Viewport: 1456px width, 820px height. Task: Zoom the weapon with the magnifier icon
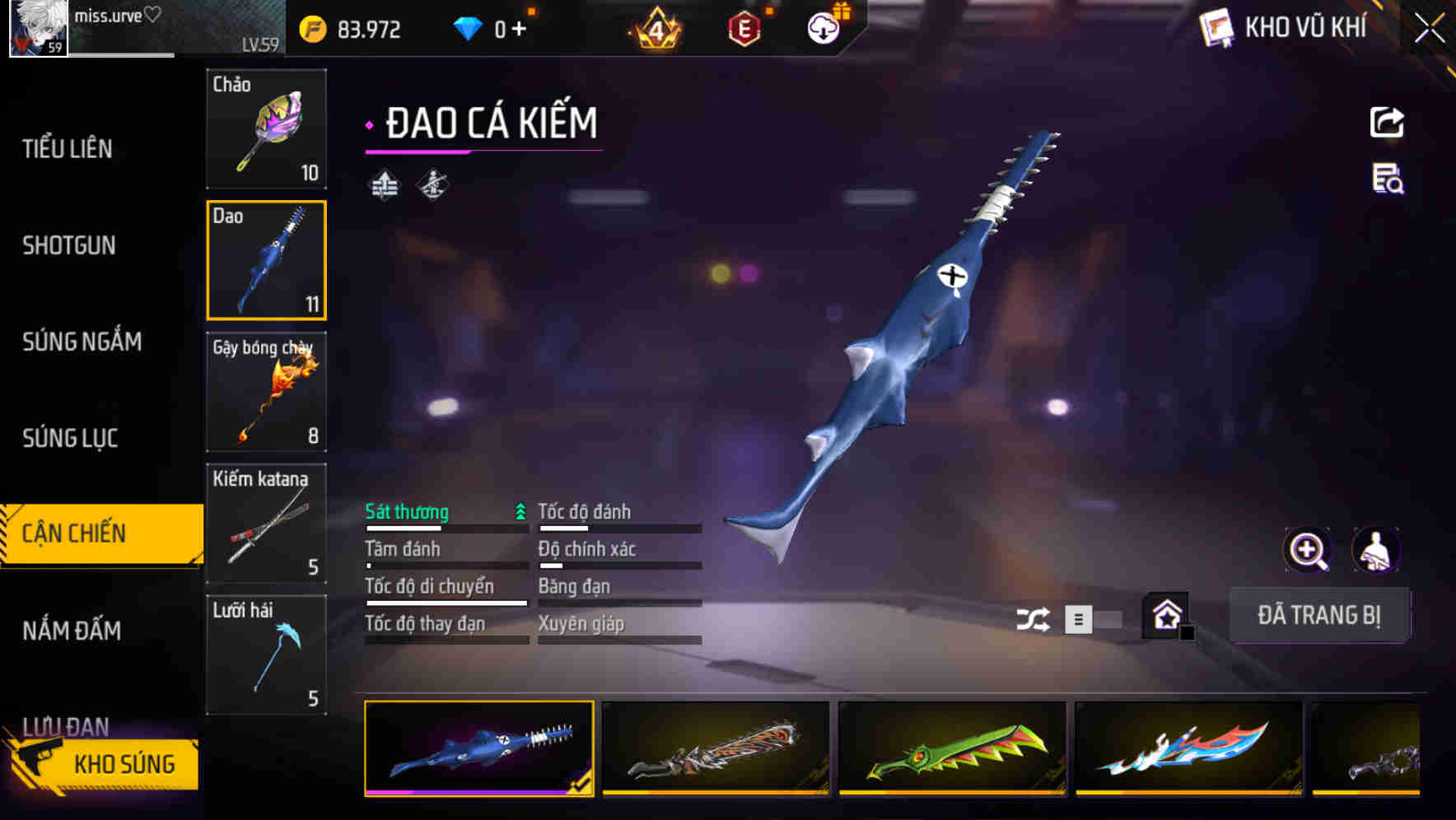coord(1305,550)
